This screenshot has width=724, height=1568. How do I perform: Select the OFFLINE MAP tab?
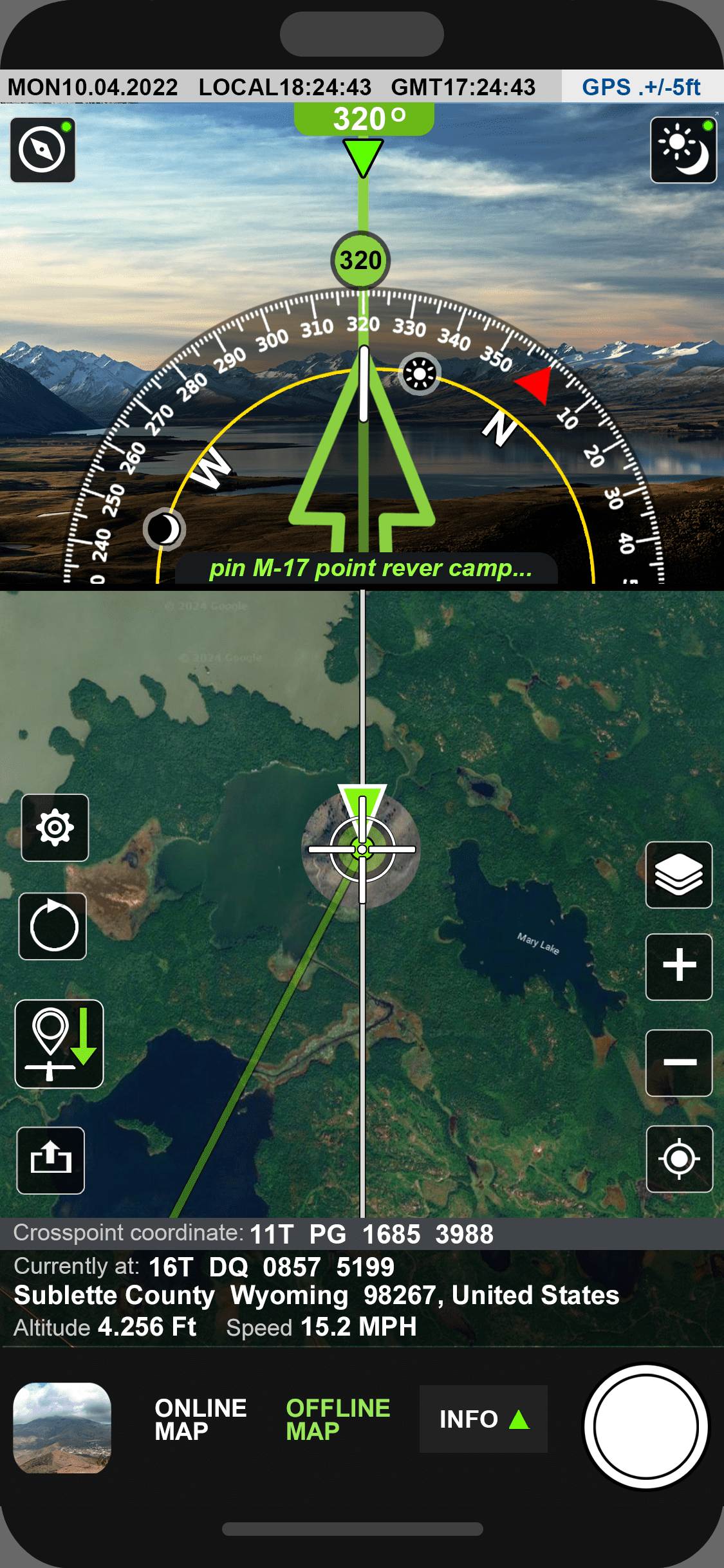[338, 1419]
